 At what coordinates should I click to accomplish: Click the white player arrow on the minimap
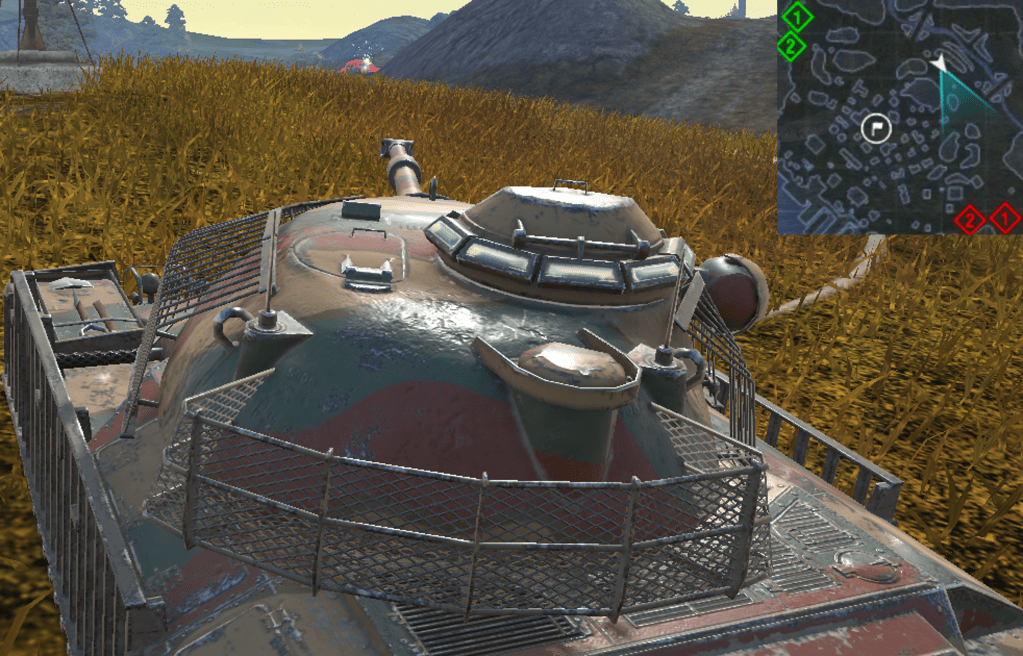click(938, 65)
